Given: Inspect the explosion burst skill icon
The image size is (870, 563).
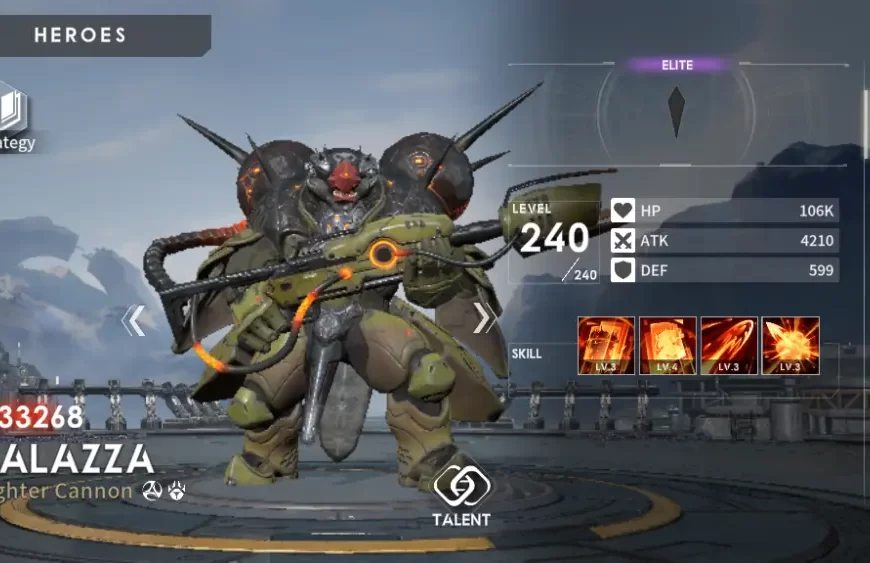Looking at the screenshot, I should [x=790, y=345].
